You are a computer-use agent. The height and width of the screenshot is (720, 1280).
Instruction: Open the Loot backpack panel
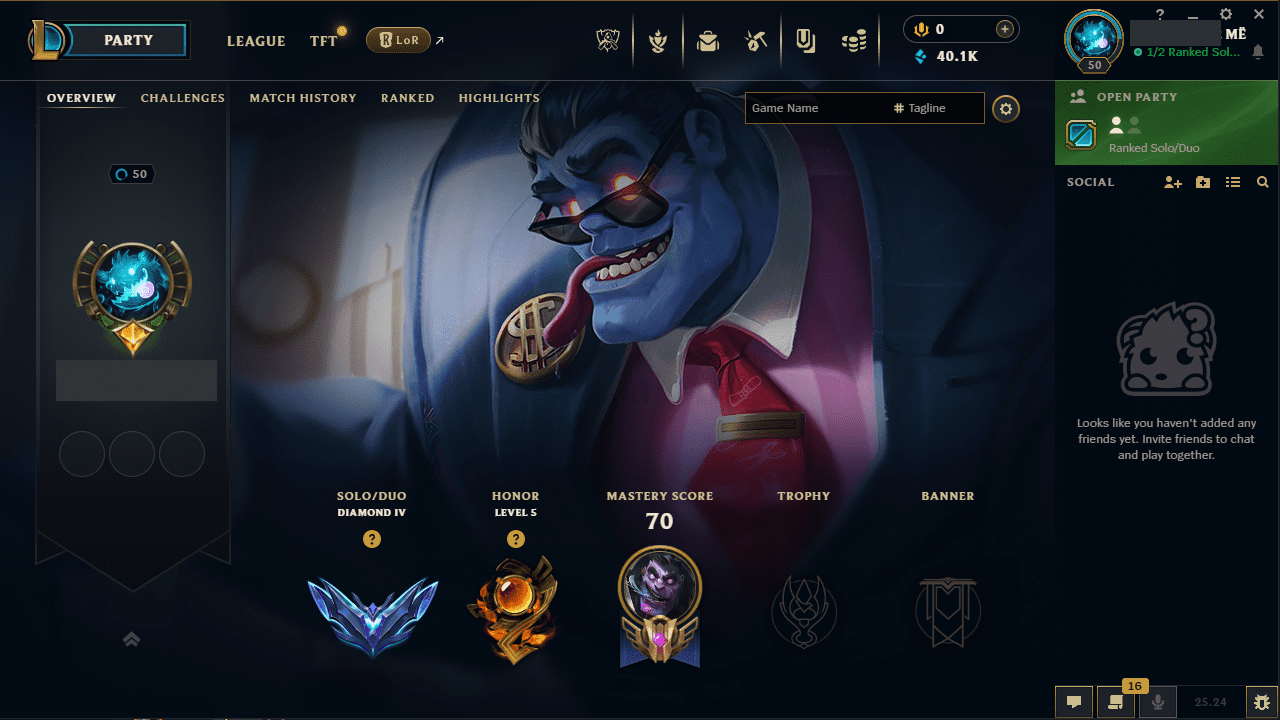(x=708, y=41)
